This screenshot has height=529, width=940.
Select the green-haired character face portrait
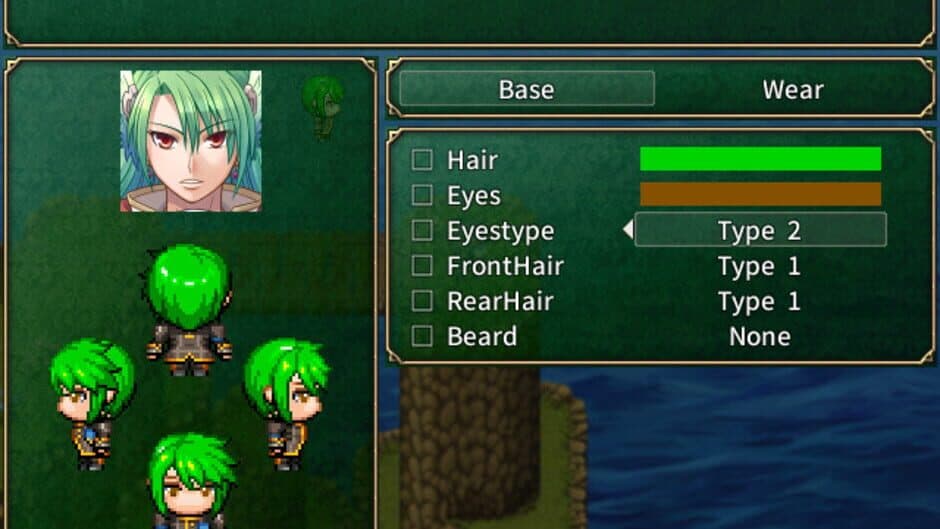click(191, 140)
